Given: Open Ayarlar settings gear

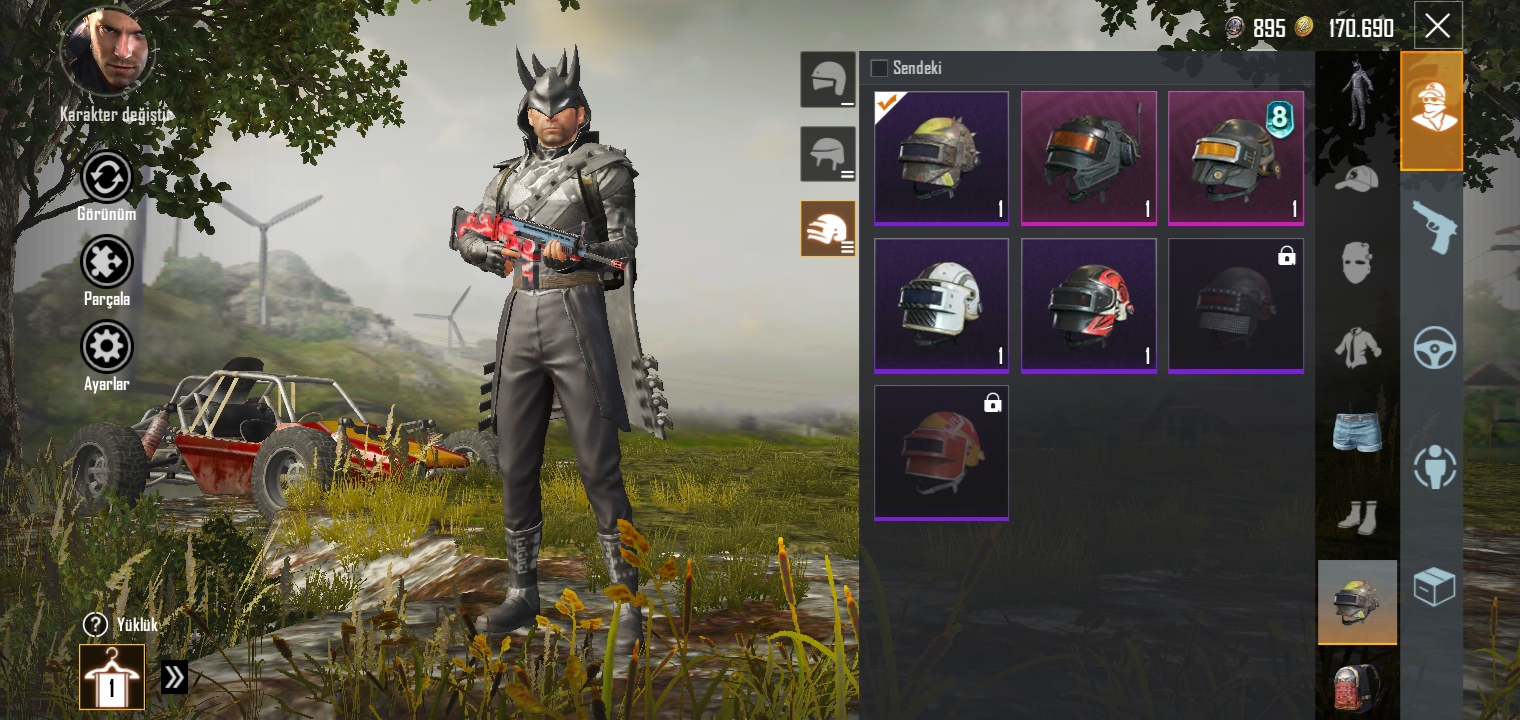Looking at the screenshot, I should click(106, 348).
